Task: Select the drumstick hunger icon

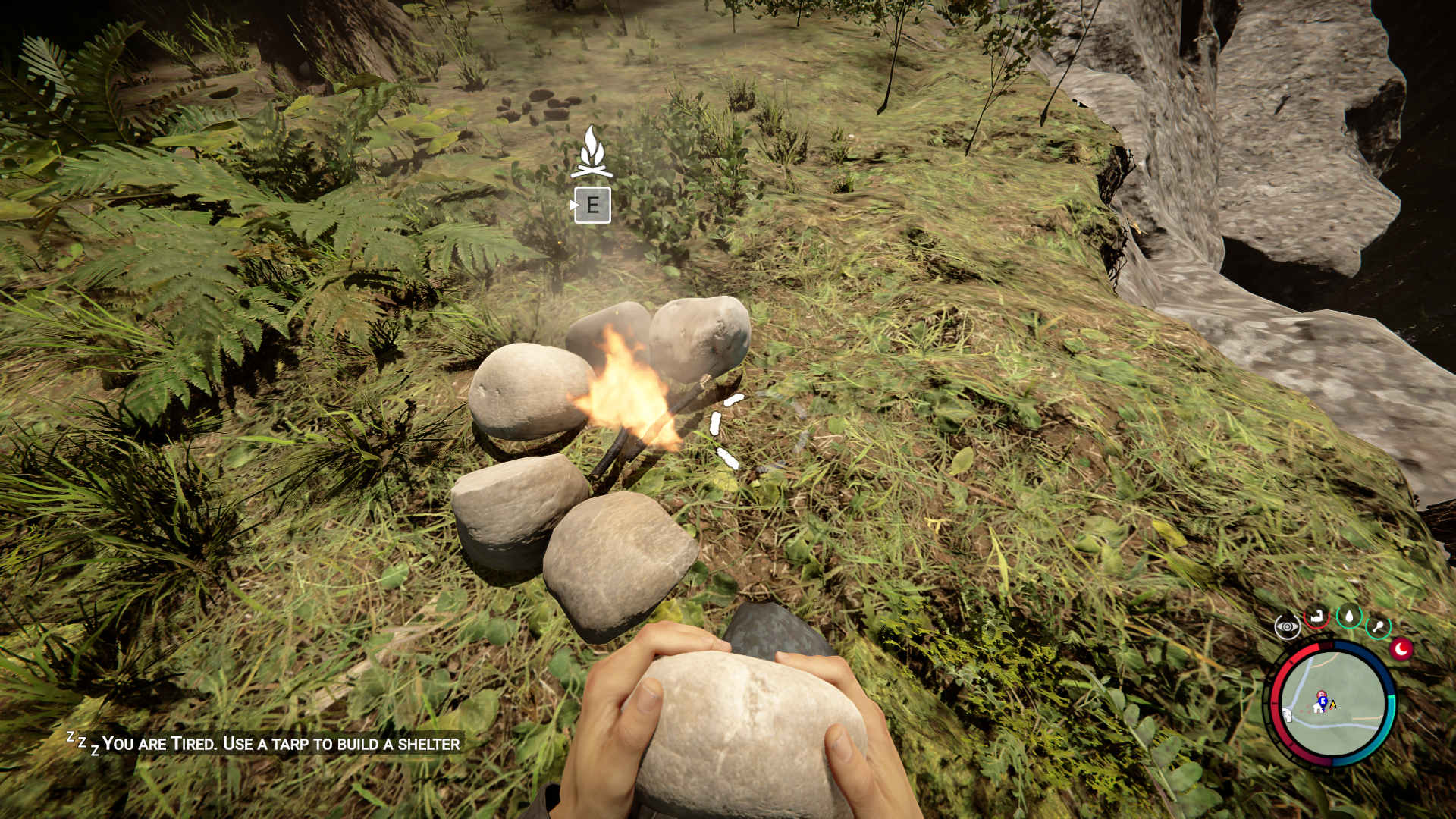Action: pos(1378,626)
